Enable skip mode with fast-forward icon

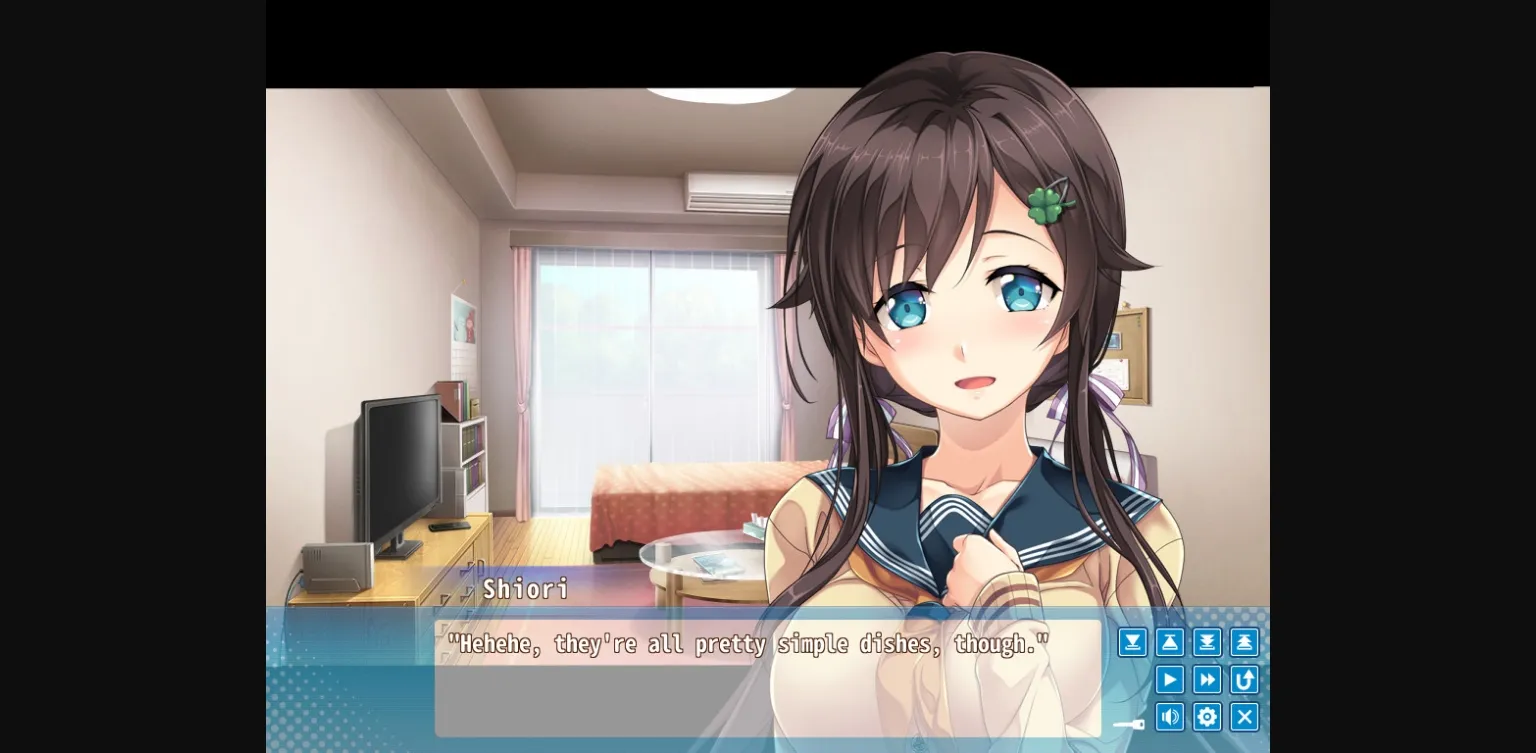[1207, 679]
